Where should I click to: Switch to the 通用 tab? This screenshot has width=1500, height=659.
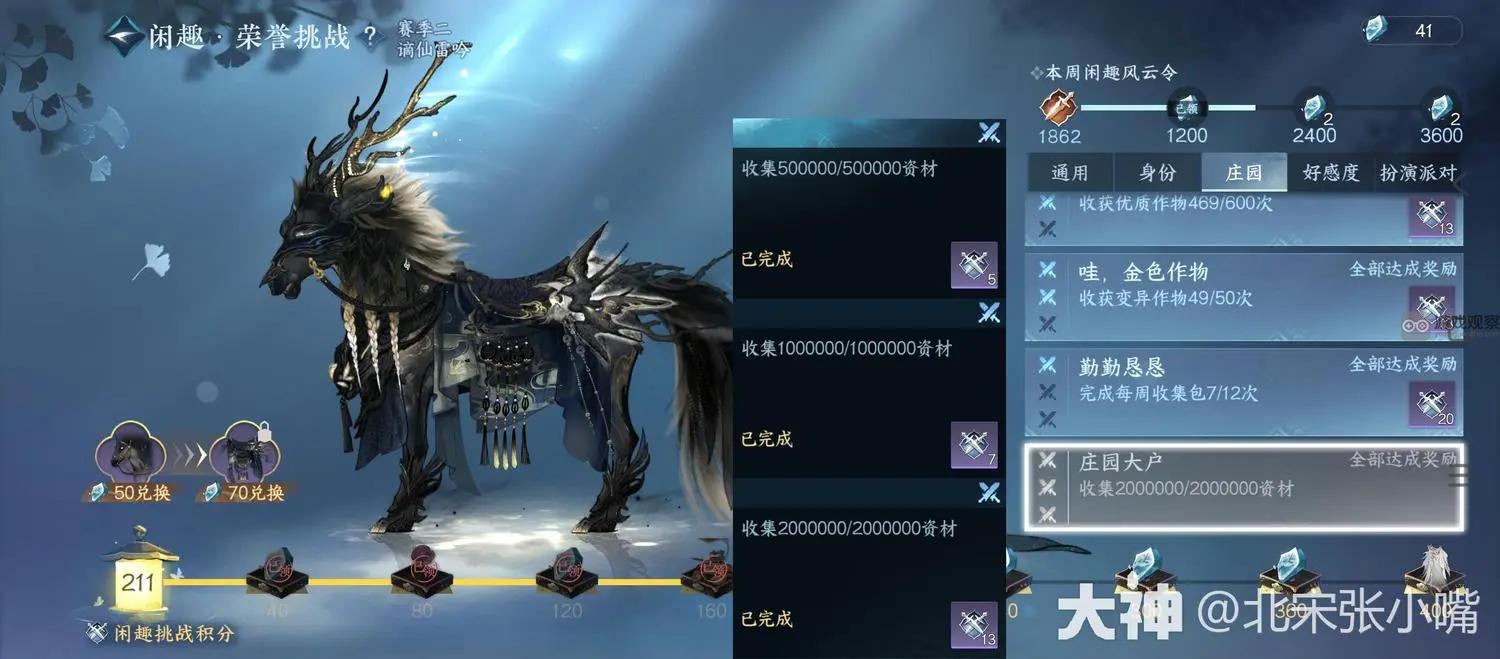[x=1069, y=173]
